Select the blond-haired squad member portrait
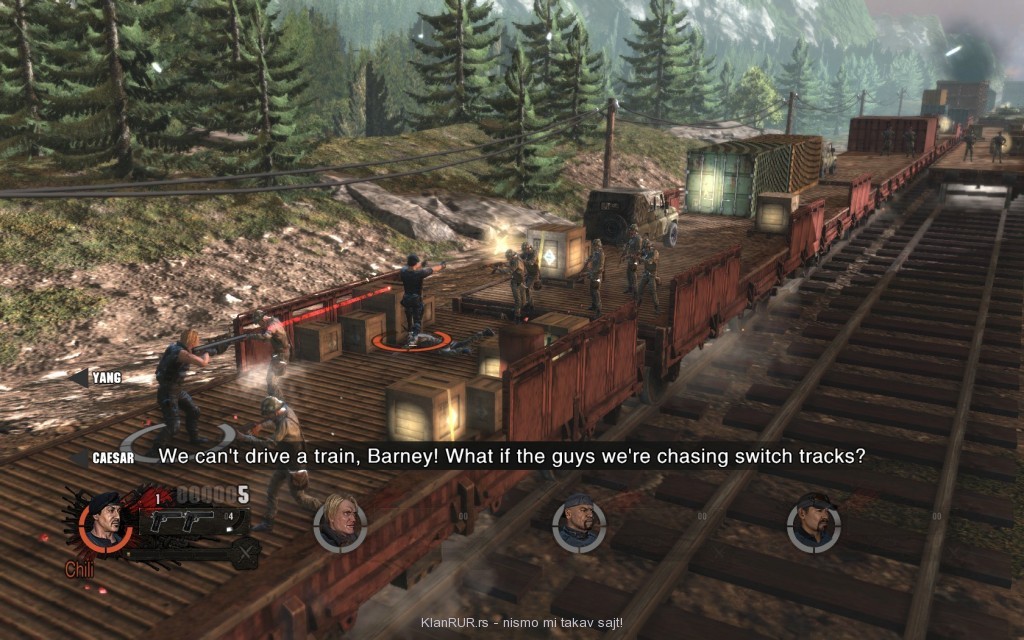Image resolution: width=1024 pixels, height=640 pixels. [340, 524]
